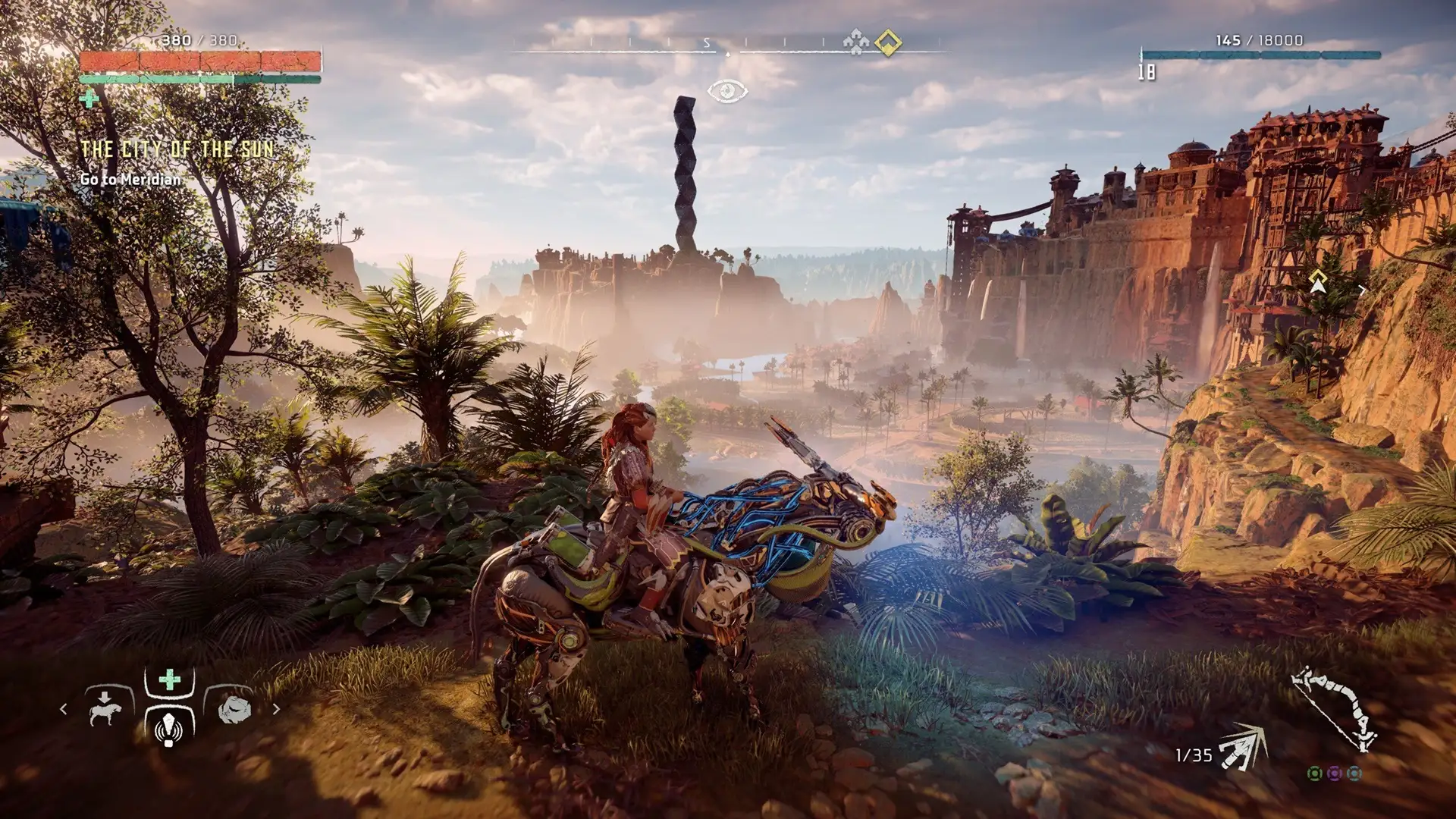This screenshot has width=1456, height=819.
Task: Select the yellow diamond quest marker on compass
Action: coord(888,43)
